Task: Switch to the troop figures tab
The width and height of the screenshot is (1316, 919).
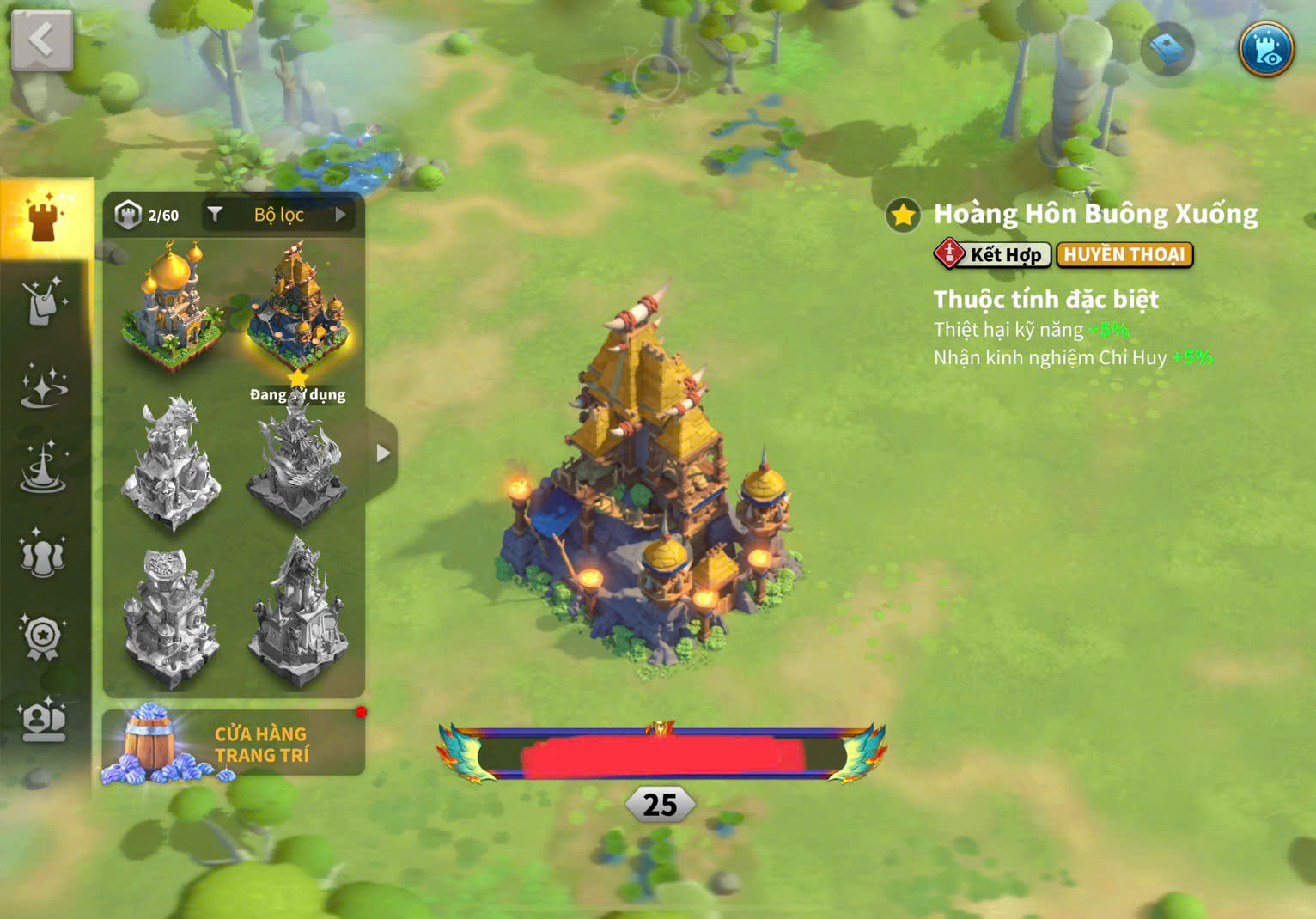Action: coord(44,554)
